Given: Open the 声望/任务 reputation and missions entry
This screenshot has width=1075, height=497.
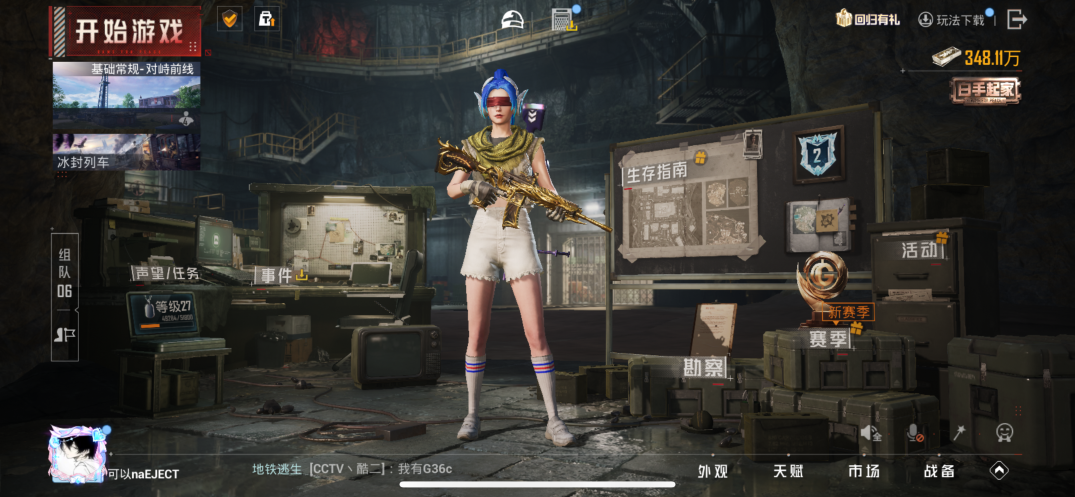Looking at the screenshot, I should coord(167,273).
